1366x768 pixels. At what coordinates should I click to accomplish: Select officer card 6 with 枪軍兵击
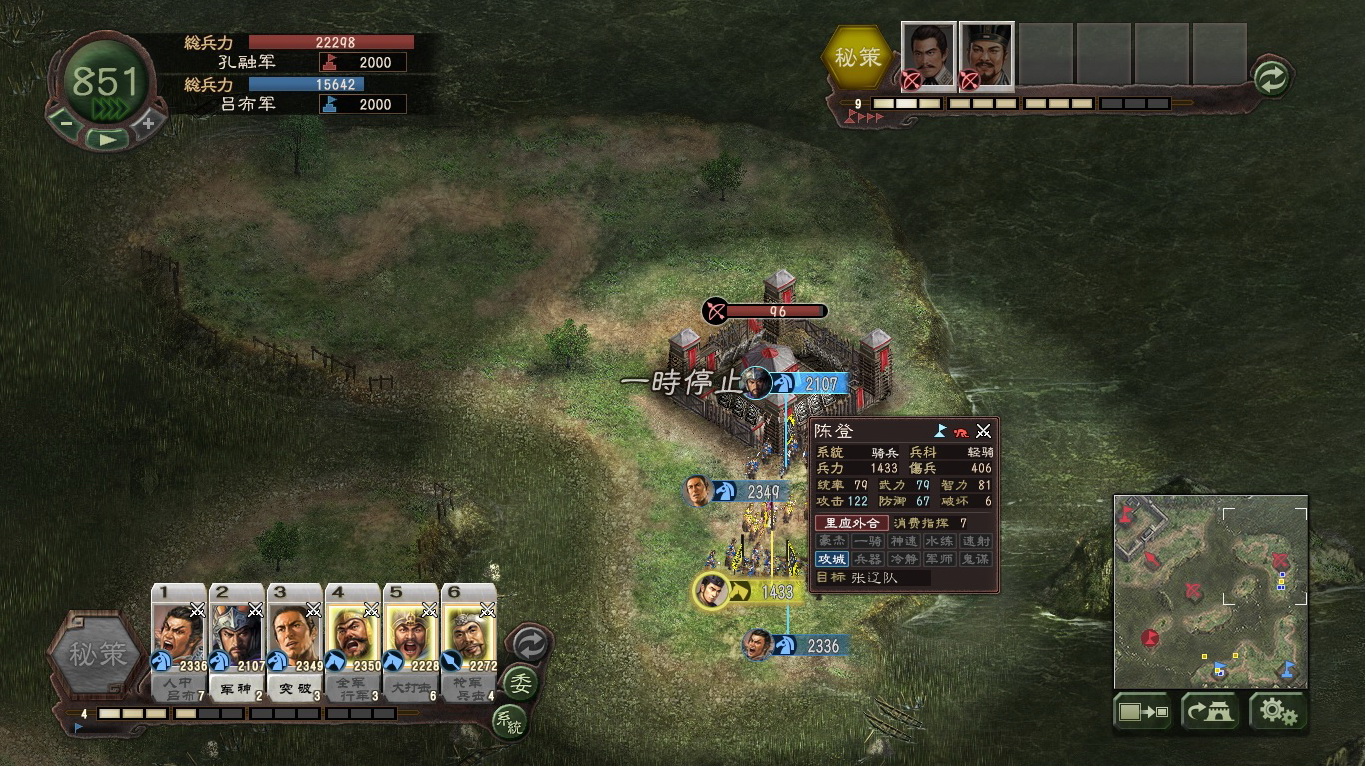point(469,640)
